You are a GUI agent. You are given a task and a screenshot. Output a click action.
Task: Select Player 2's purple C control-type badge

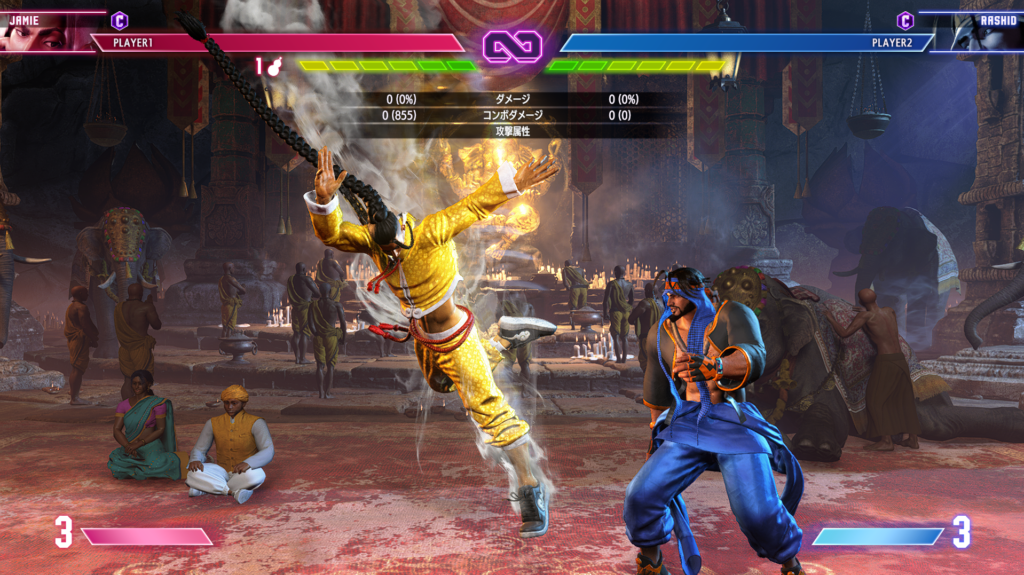pos(905,20)
